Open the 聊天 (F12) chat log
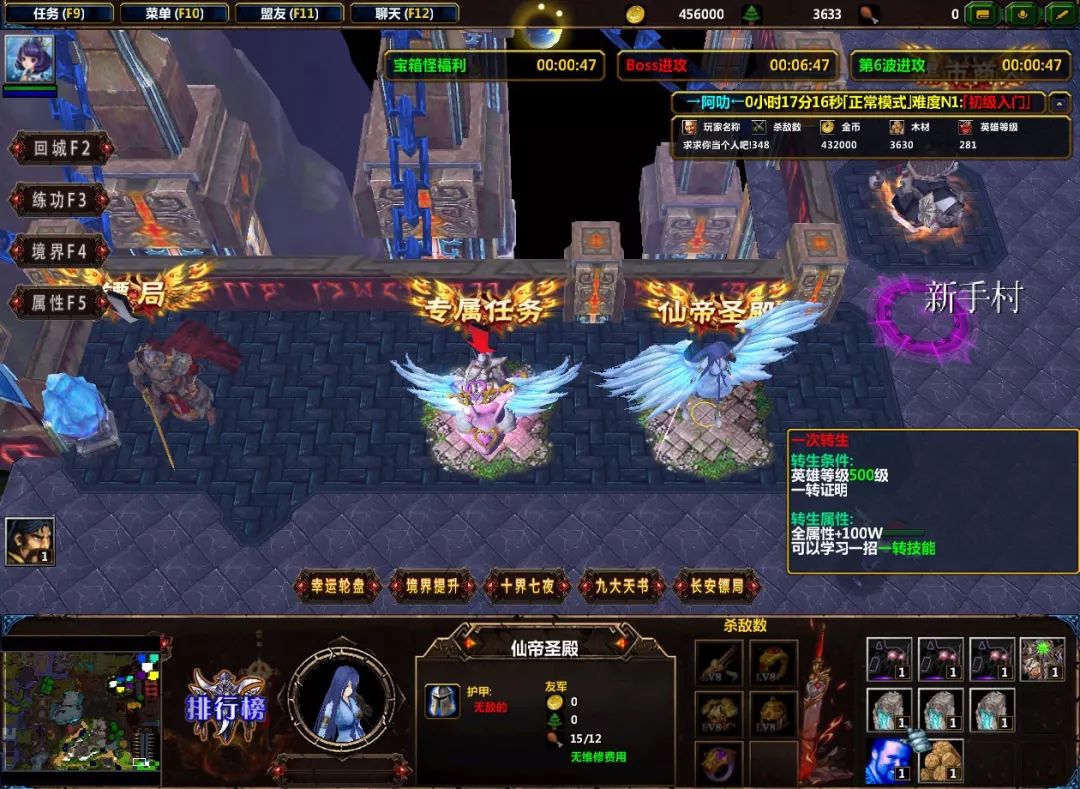 click(x=405, y=13)
